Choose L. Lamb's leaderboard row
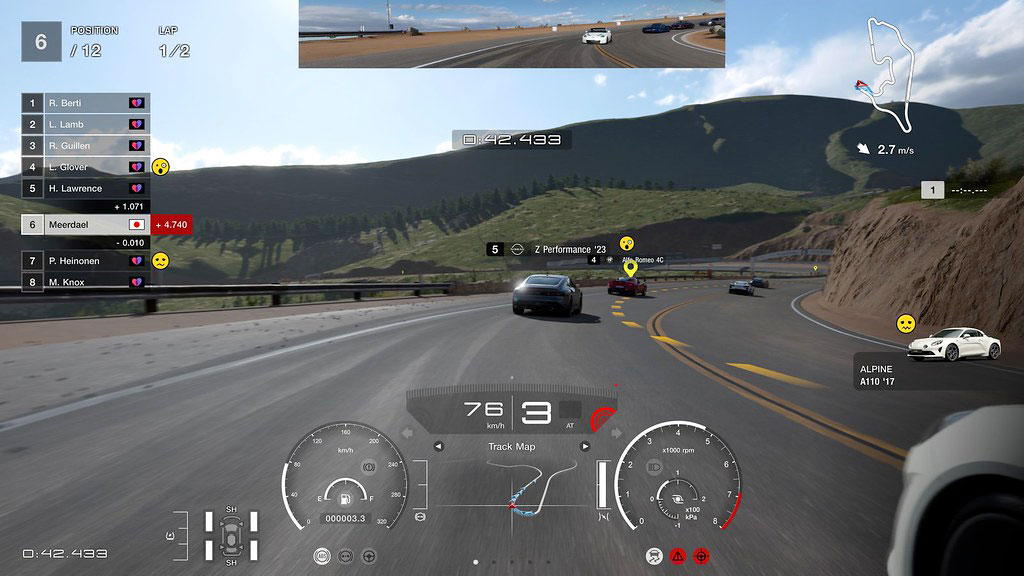Image resolution: width=1024 pixels, height=576 pixels. point(85,124)
